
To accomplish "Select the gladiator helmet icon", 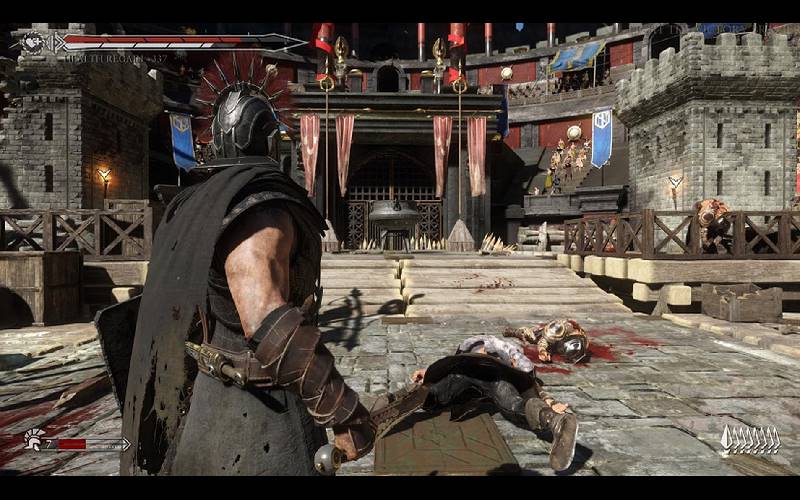I will tap(33, 439).
